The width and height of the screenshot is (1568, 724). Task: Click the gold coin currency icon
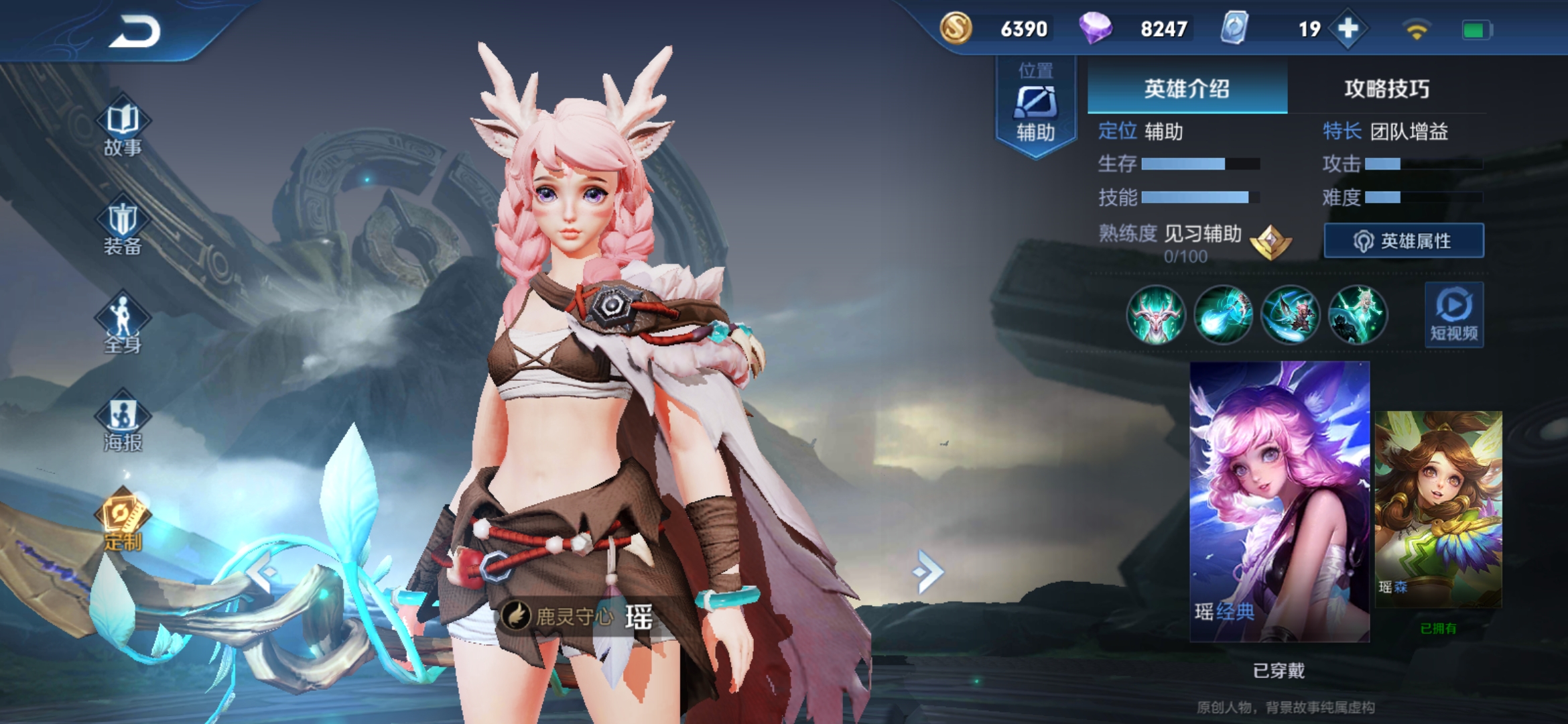tap(956, 29)
